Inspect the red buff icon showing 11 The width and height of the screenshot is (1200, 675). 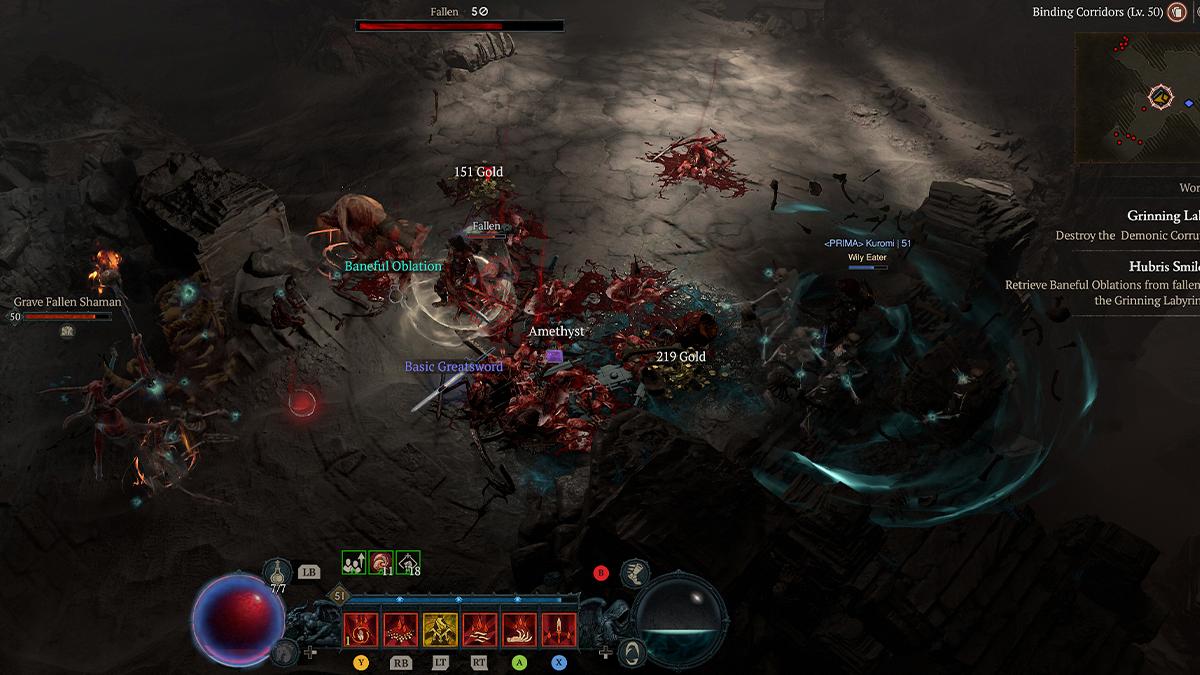(381, 563)
